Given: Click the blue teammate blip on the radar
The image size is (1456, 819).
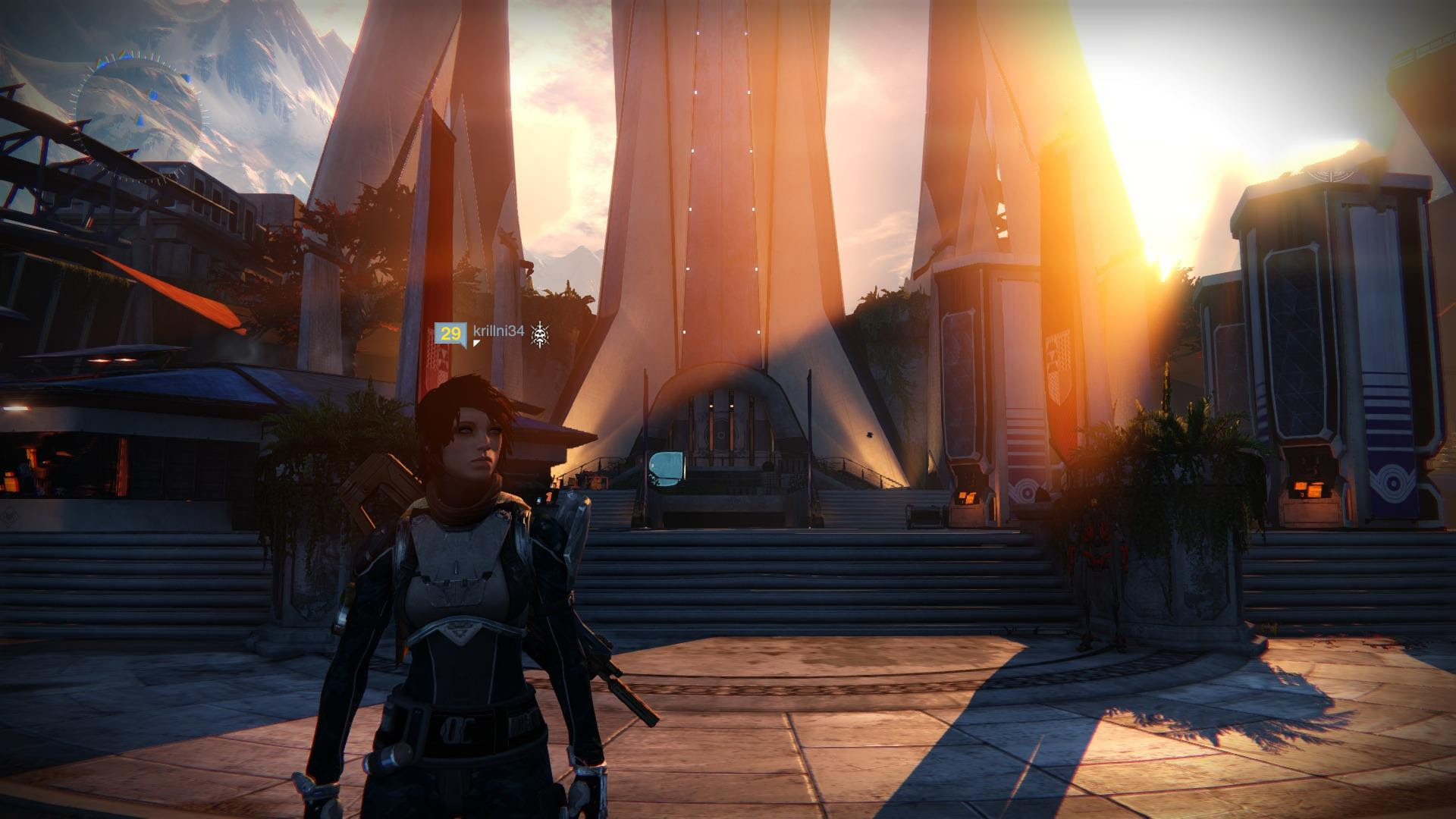Looking at the screenshot, I should (x=187, y=78).
